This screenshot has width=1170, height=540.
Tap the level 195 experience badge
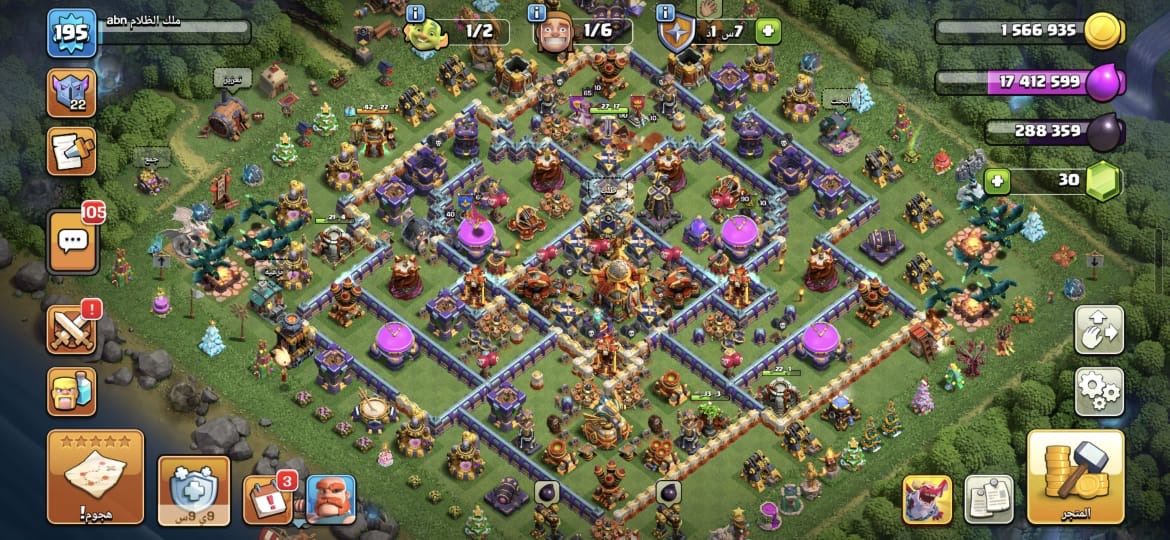click(72, 33)
